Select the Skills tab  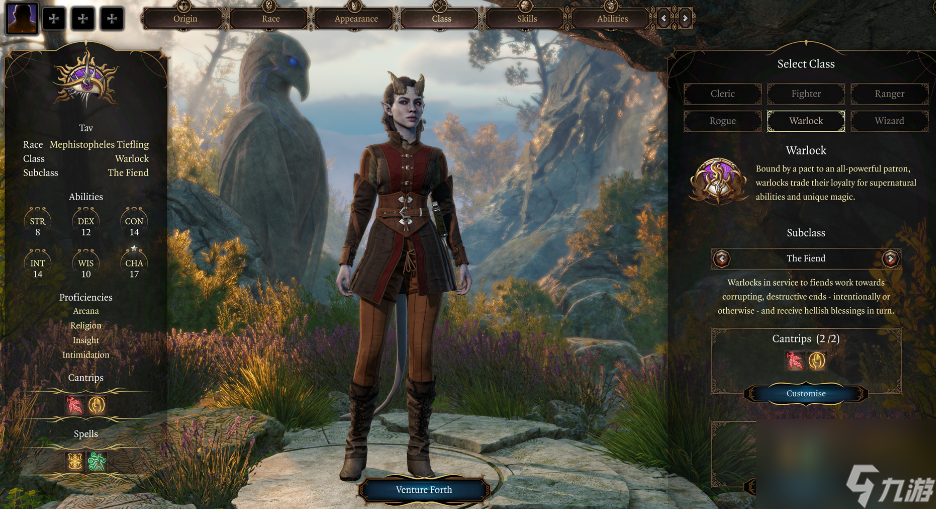click(x=527, y=18)
